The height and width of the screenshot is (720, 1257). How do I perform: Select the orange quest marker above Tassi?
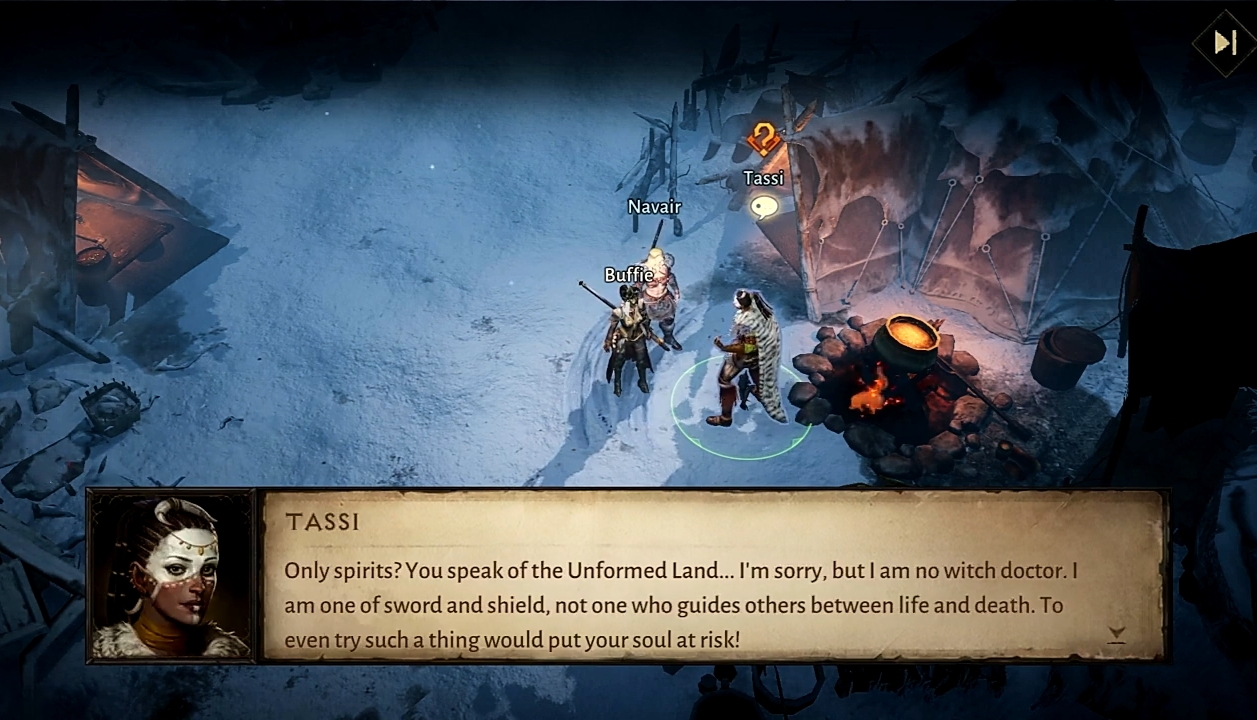(x=763, y=139)
